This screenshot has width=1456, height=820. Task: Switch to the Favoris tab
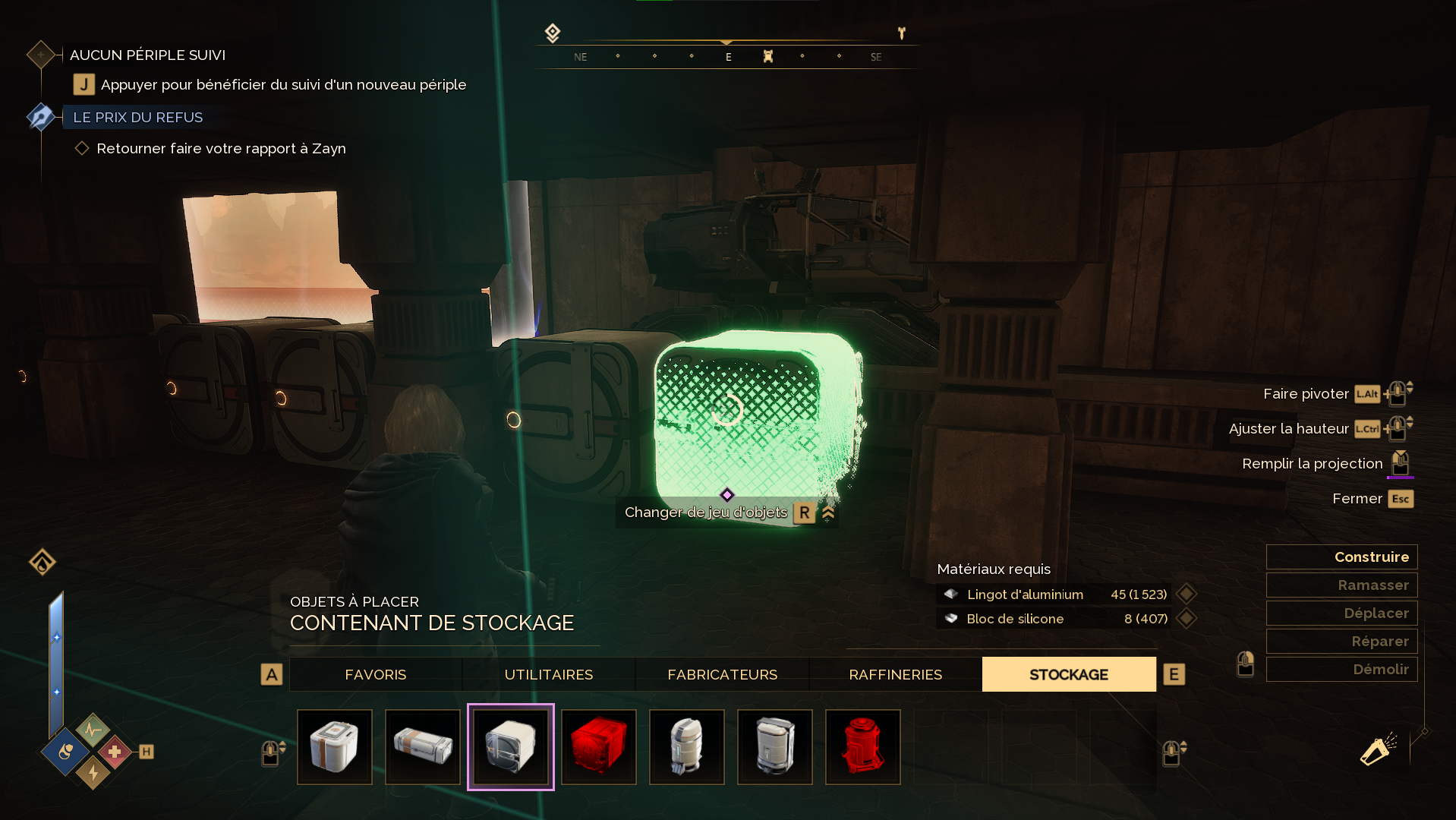point(375,674)
